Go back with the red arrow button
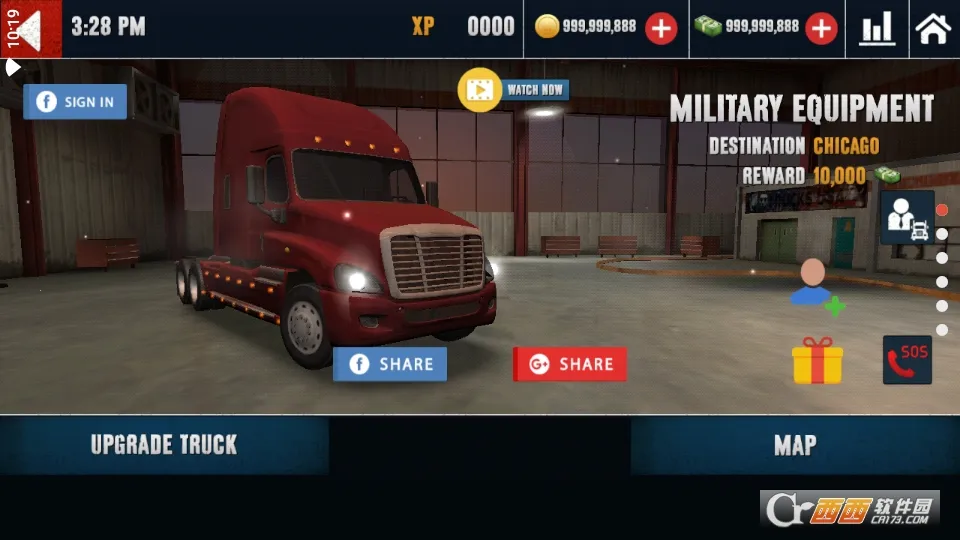Viewport: 960px width, 540px height. (x=38, y=28)
